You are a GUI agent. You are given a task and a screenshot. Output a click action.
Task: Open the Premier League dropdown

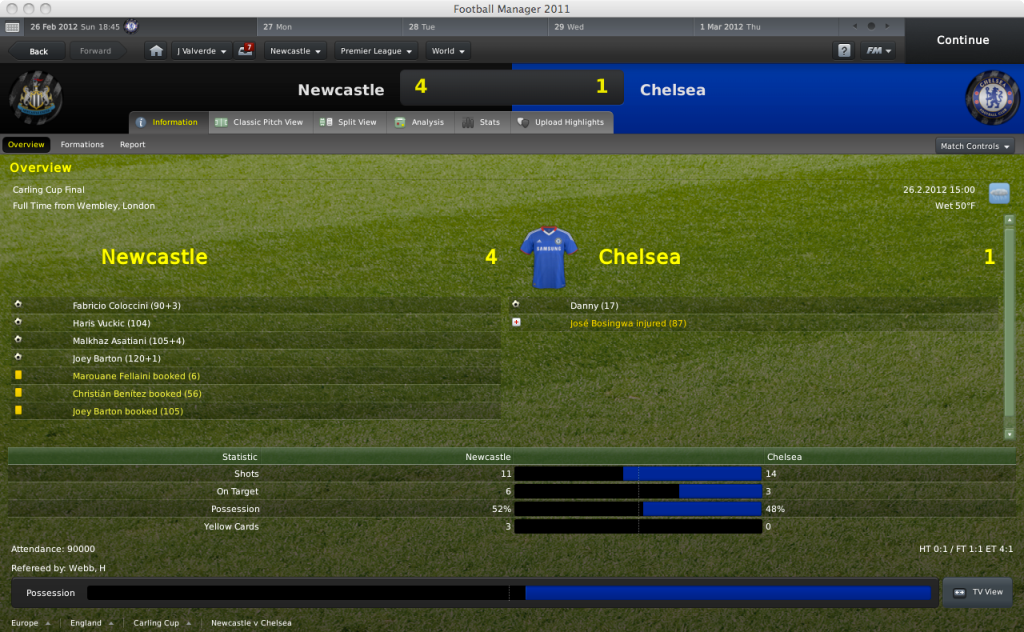click(375, 51)
